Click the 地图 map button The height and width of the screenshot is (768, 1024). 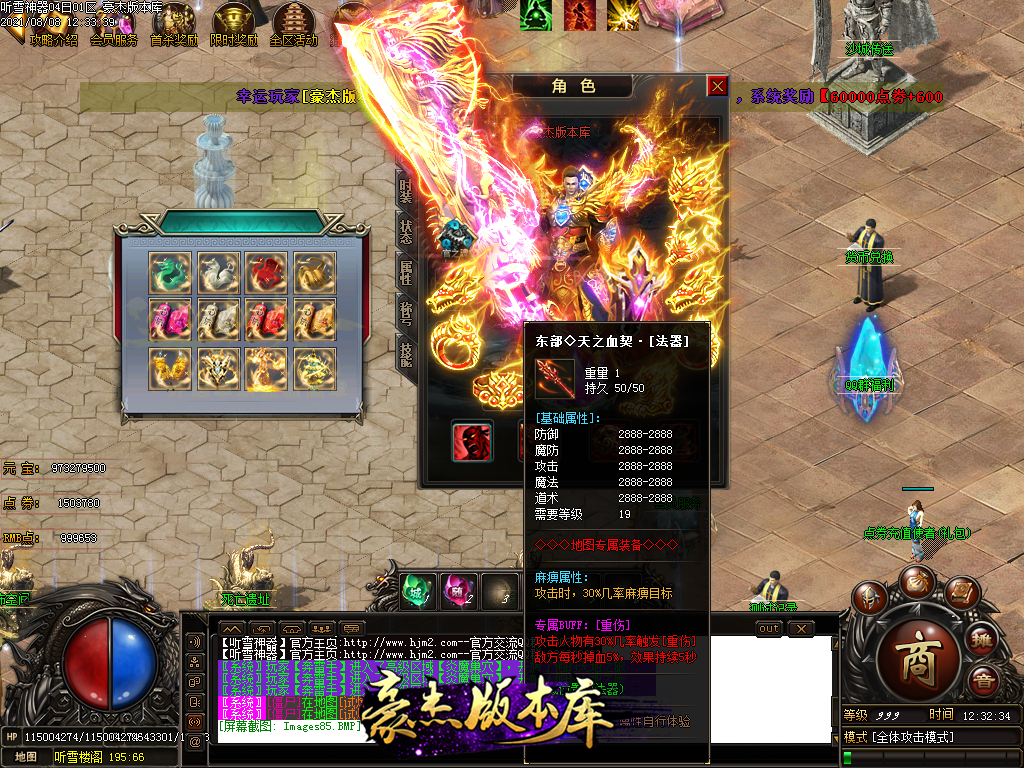point(26,757)
